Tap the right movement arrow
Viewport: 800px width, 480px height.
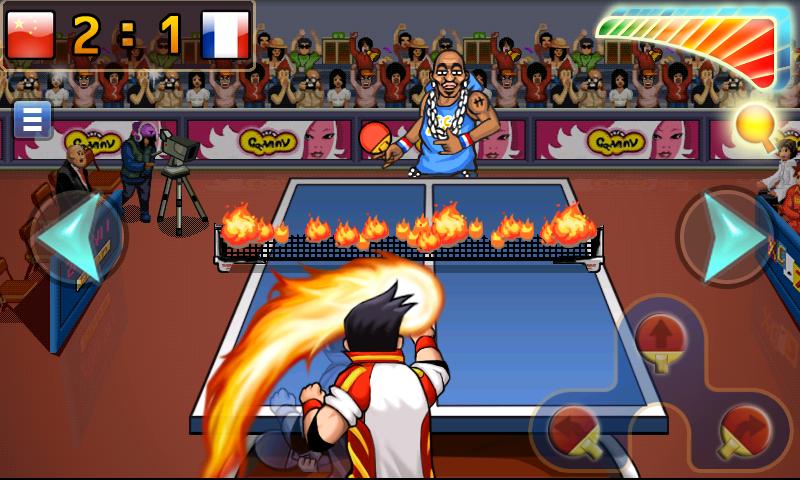tap(726, 238)
